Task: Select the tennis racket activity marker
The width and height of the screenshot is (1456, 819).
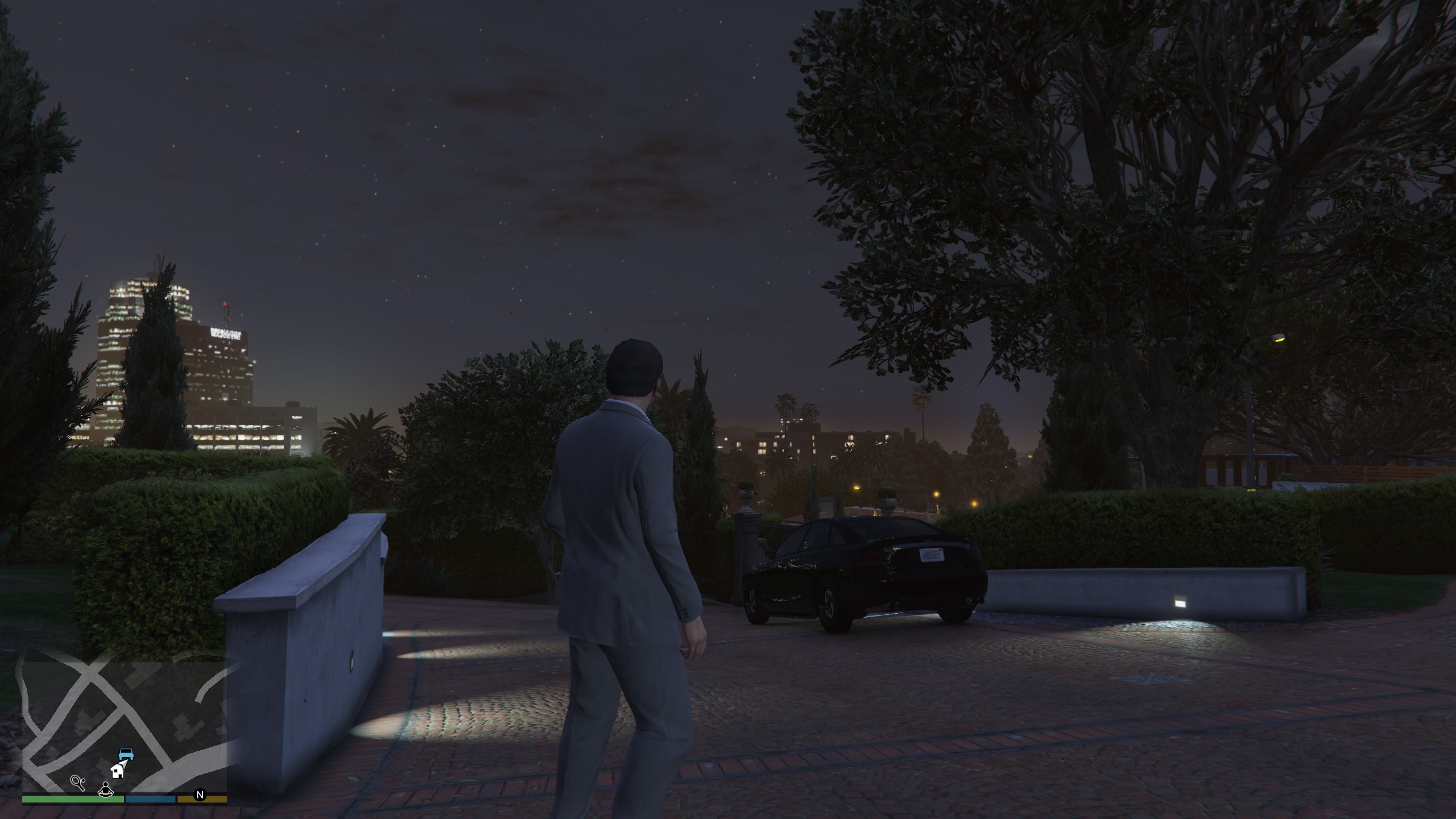Action: [78, 783]
